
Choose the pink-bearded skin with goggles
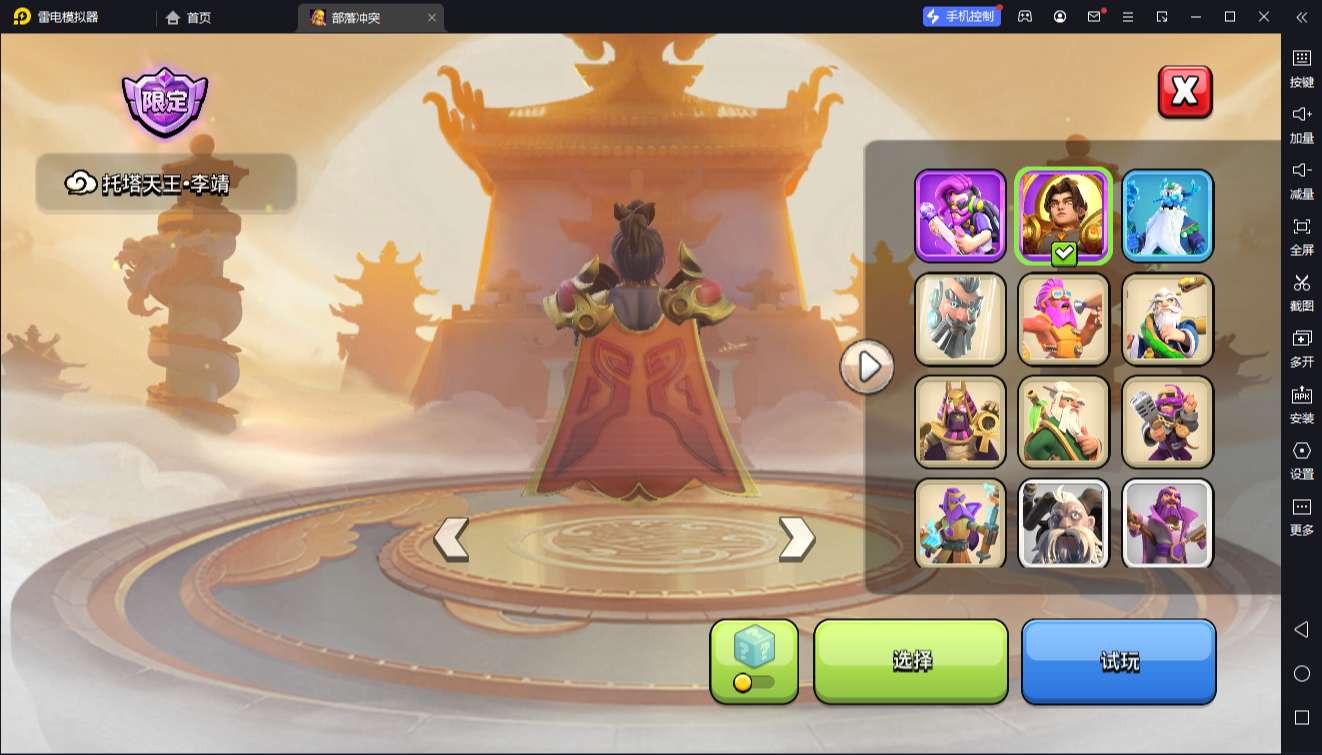(1064, 319)
